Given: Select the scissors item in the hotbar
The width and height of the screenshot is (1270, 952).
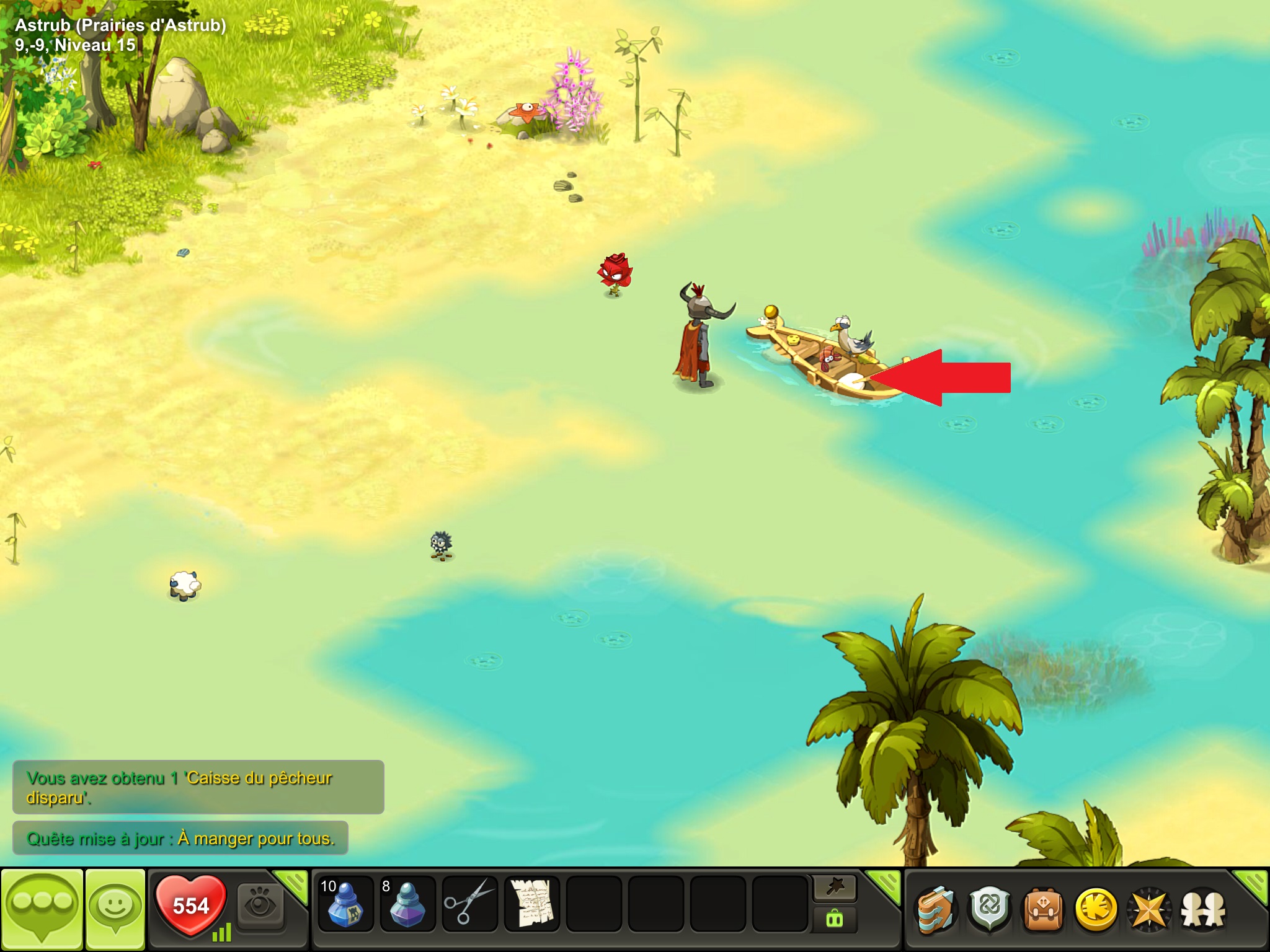Looking at the screenshot, I should (x=469, y=904).
